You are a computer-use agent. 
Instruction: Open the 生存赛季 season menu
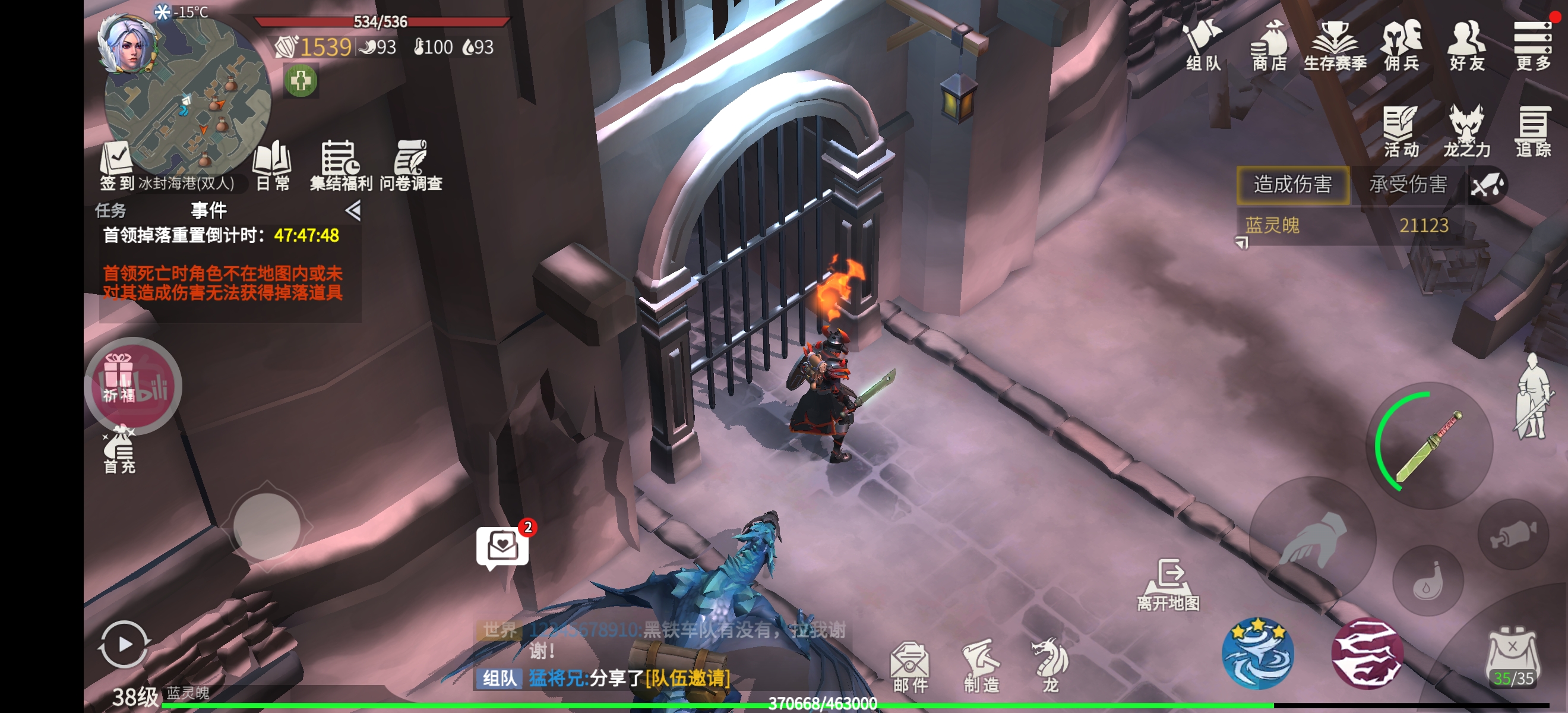click(x=1335, y=46)
